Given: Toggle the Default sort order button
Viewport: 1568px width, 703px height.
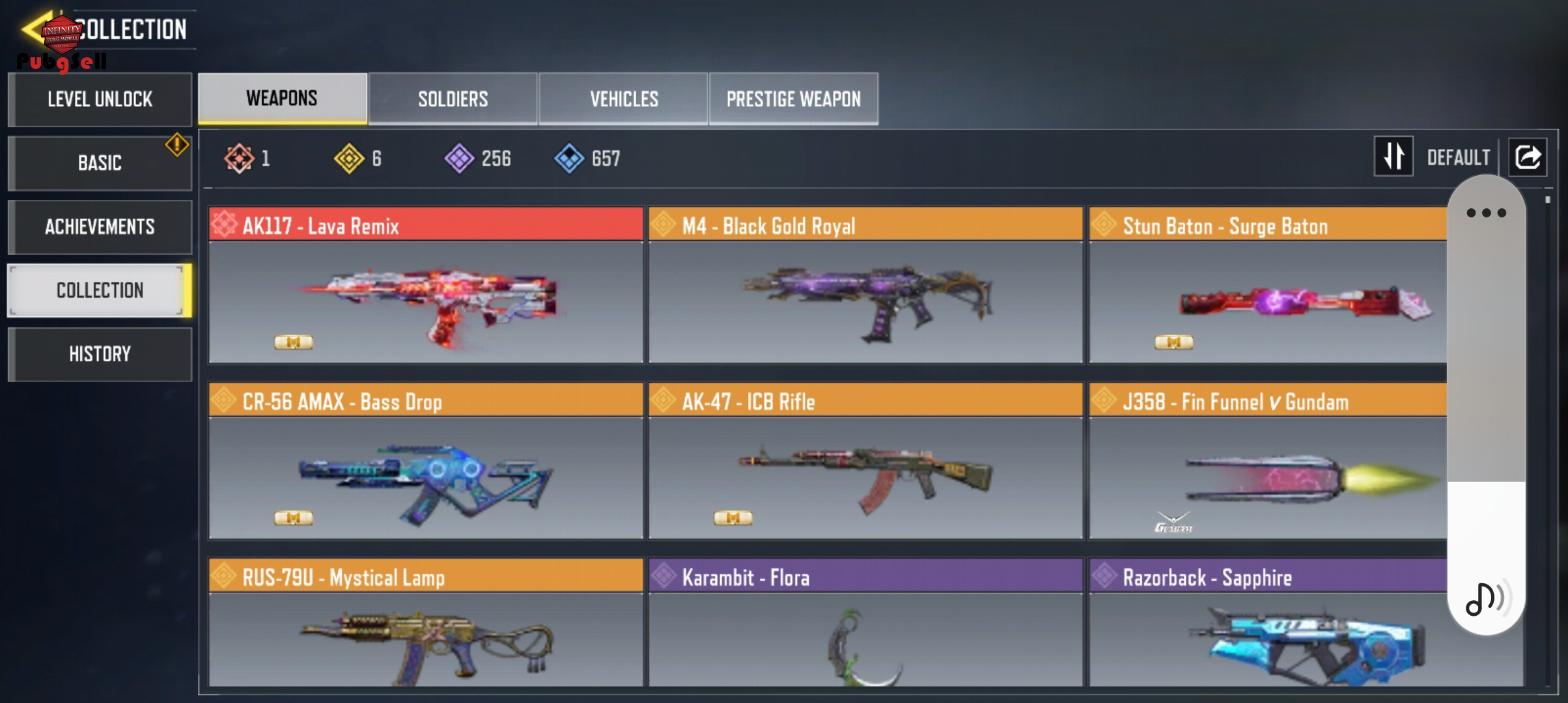Looking at the screenshot, I should pyautogui.click(x=1393, y=156).
